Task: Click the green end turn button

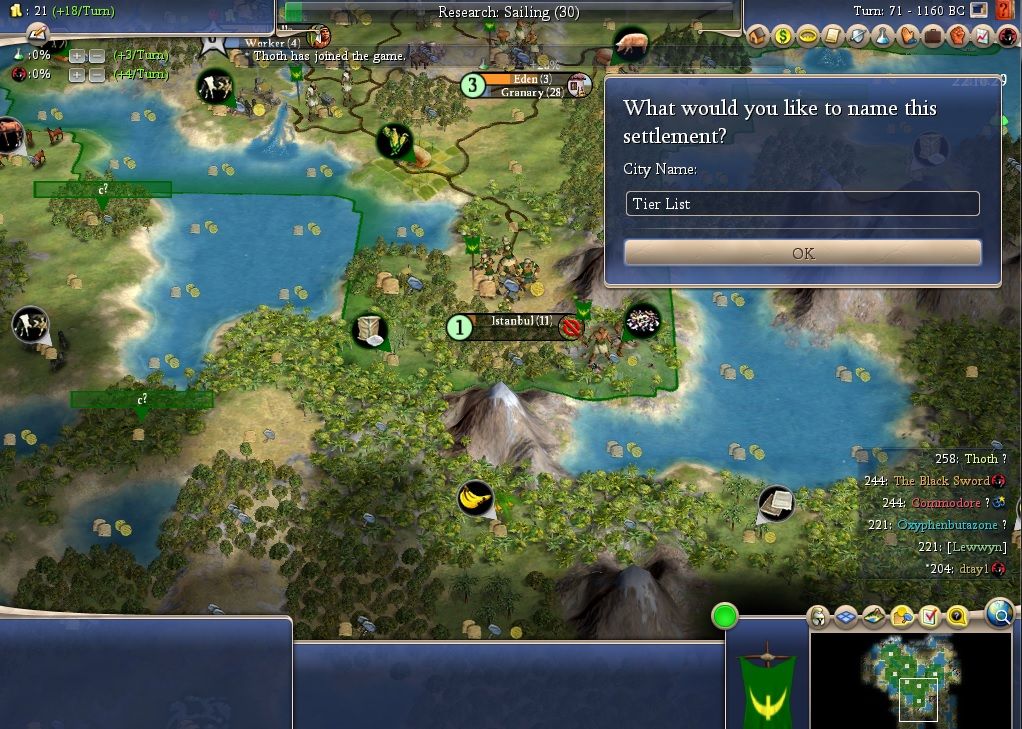Action: pyautogui.click(x=725, y=616)
